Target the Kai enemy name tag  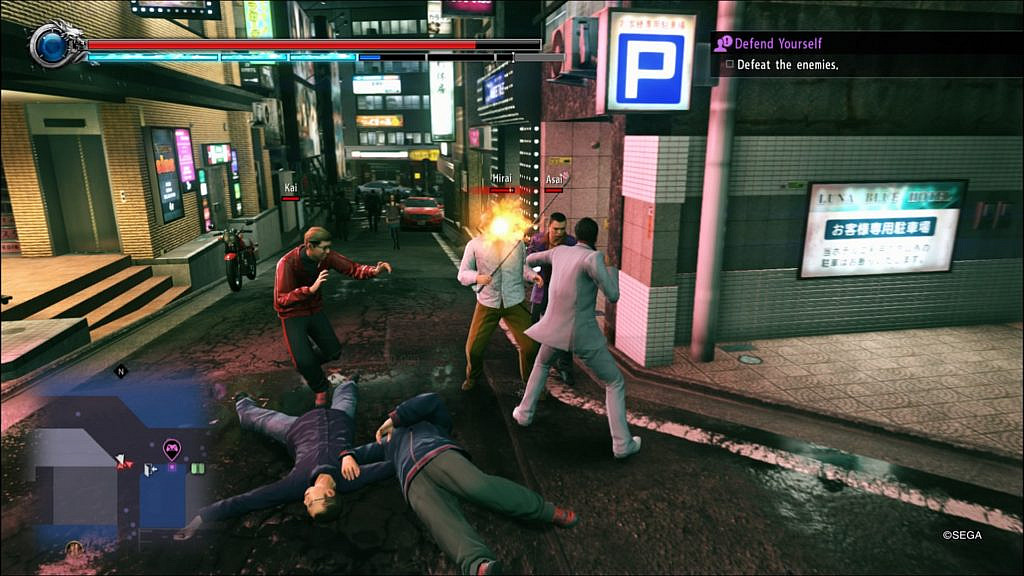pos(290,187)
